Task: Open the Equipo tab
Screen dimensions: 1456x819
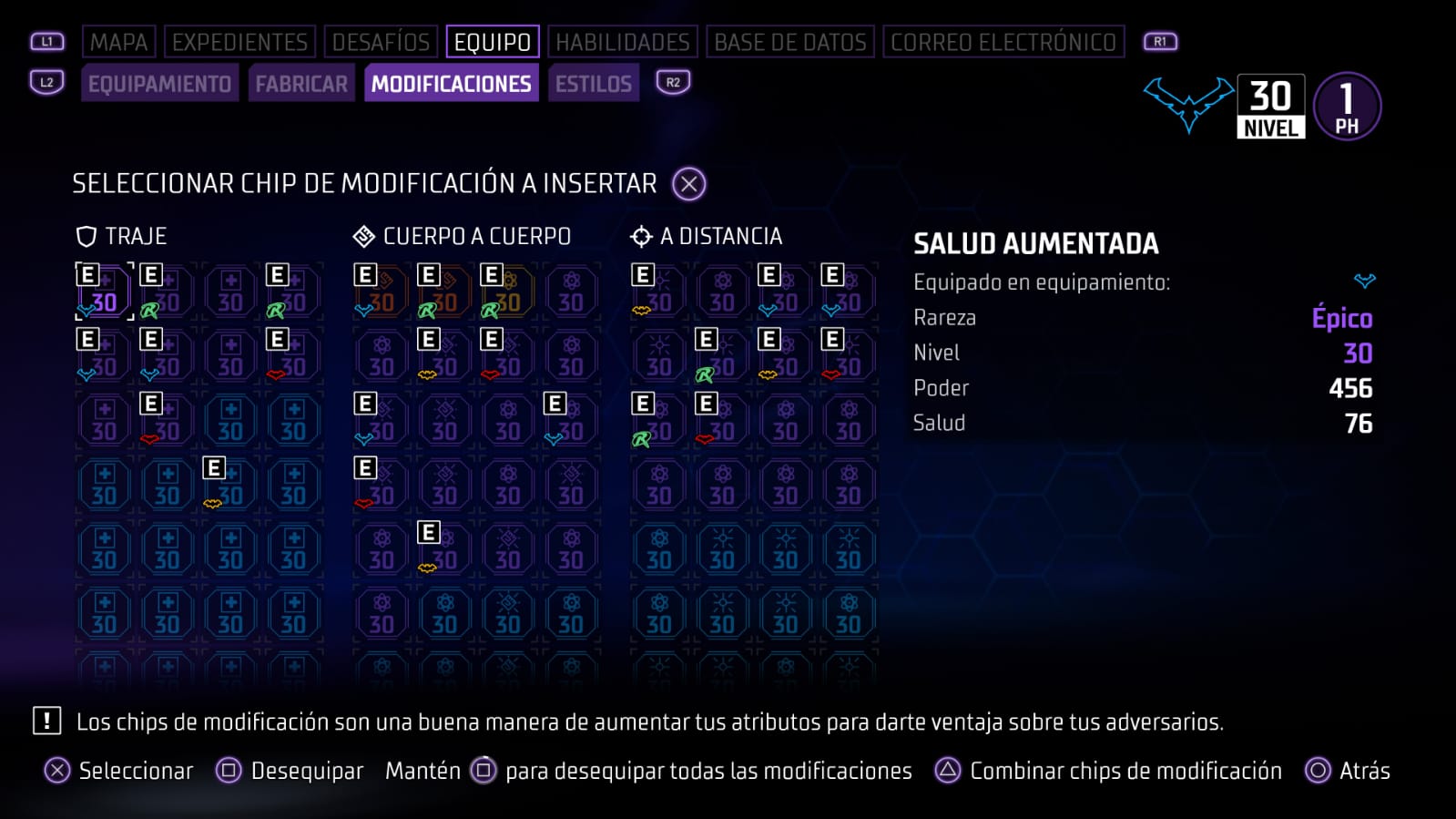Action: [492, 42]
